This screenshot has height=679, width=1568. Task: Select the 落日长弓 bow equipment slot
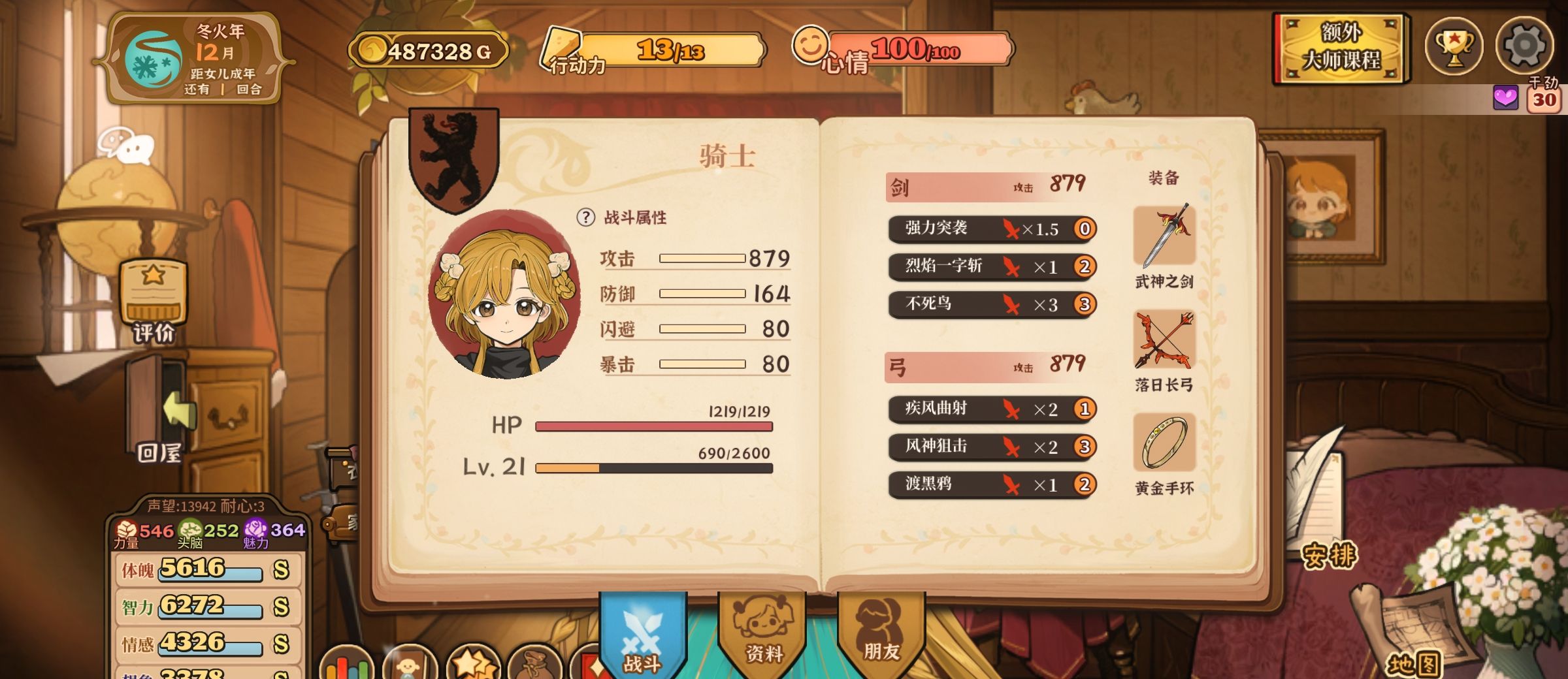point(1164,340)
